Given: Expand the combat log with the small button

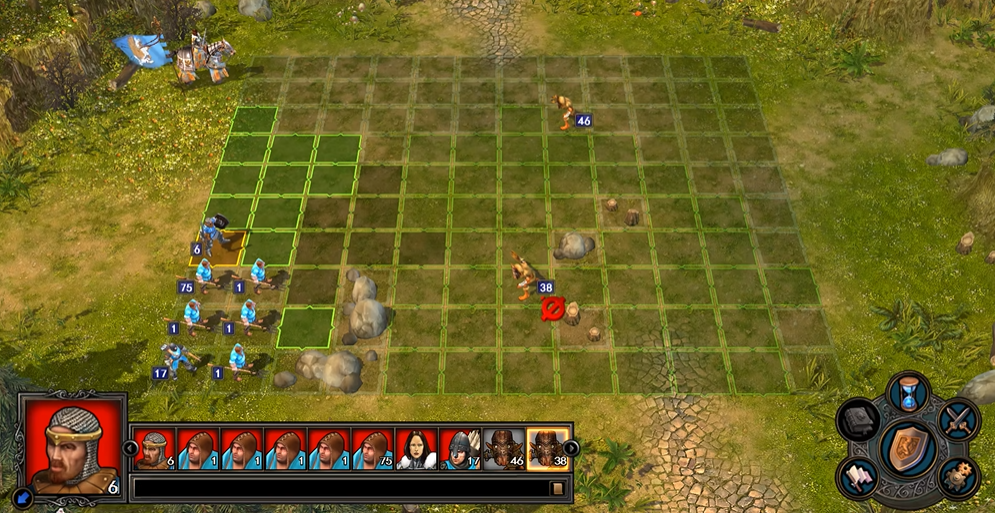Looking at the screenshot, I should [558, 489].
